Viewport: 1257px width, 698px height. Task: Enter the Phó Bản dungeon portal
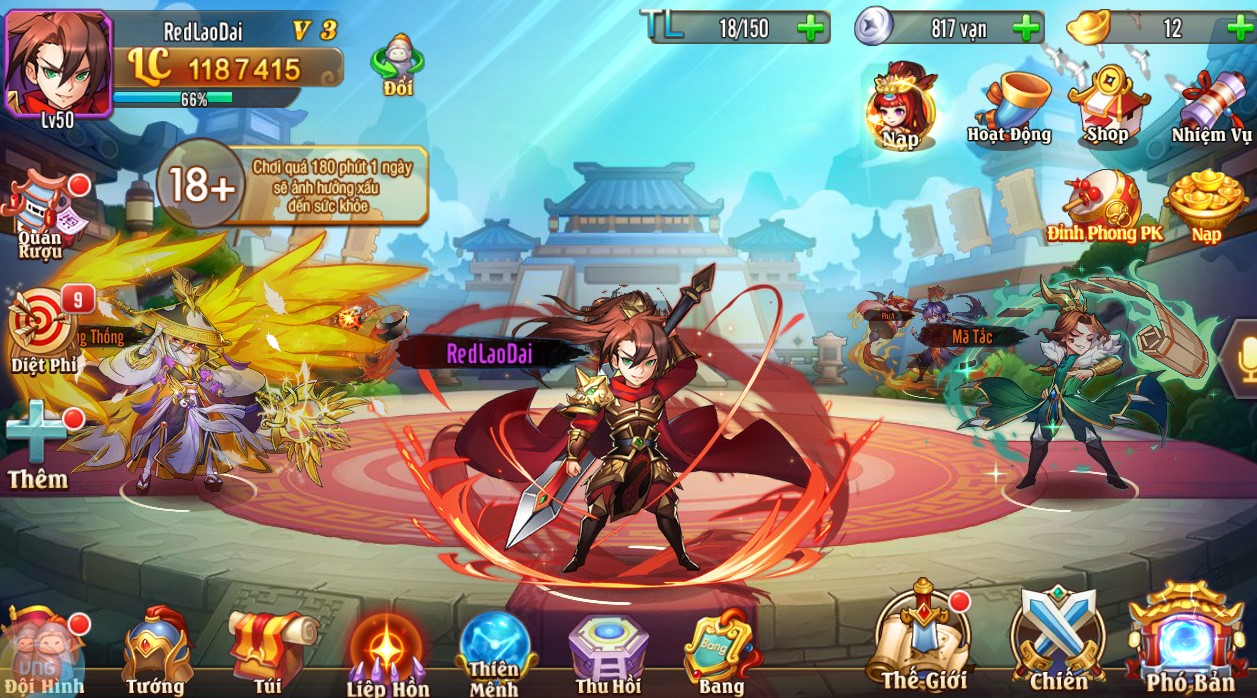(x=1188, y=640)
